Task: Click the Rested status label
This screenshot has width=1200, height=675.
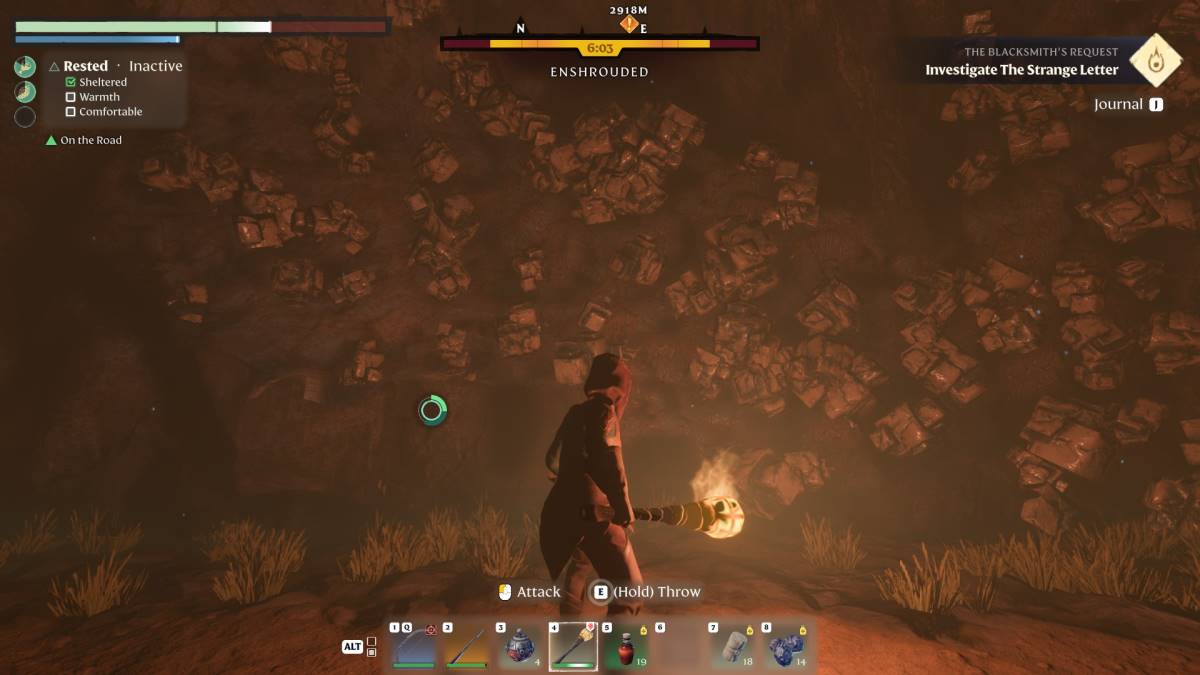Action: pos(85,66)
